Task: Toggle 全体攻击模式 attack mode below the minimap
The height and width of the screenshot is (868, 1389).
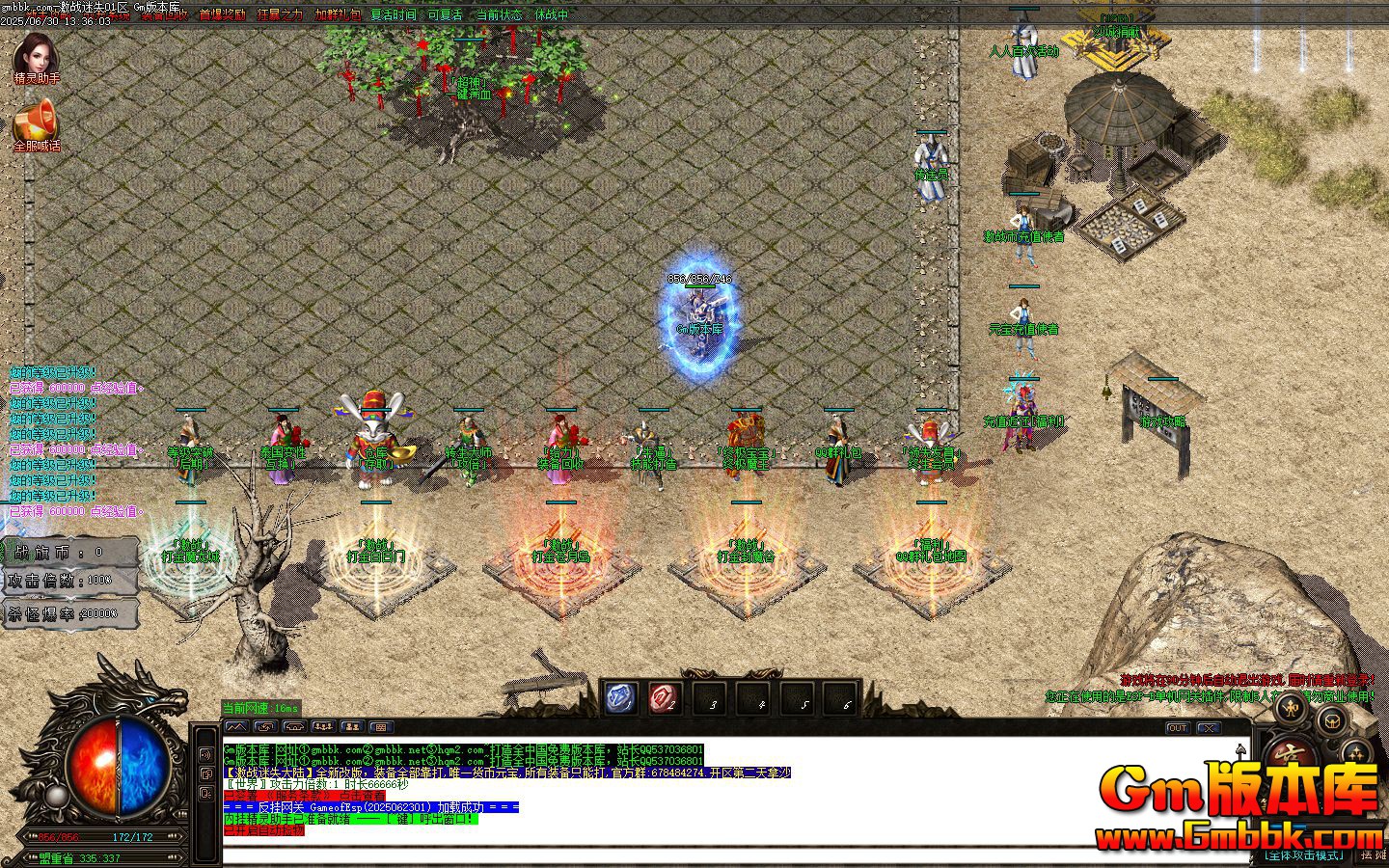Action: pyautogui.click(x=1304, y=854)
